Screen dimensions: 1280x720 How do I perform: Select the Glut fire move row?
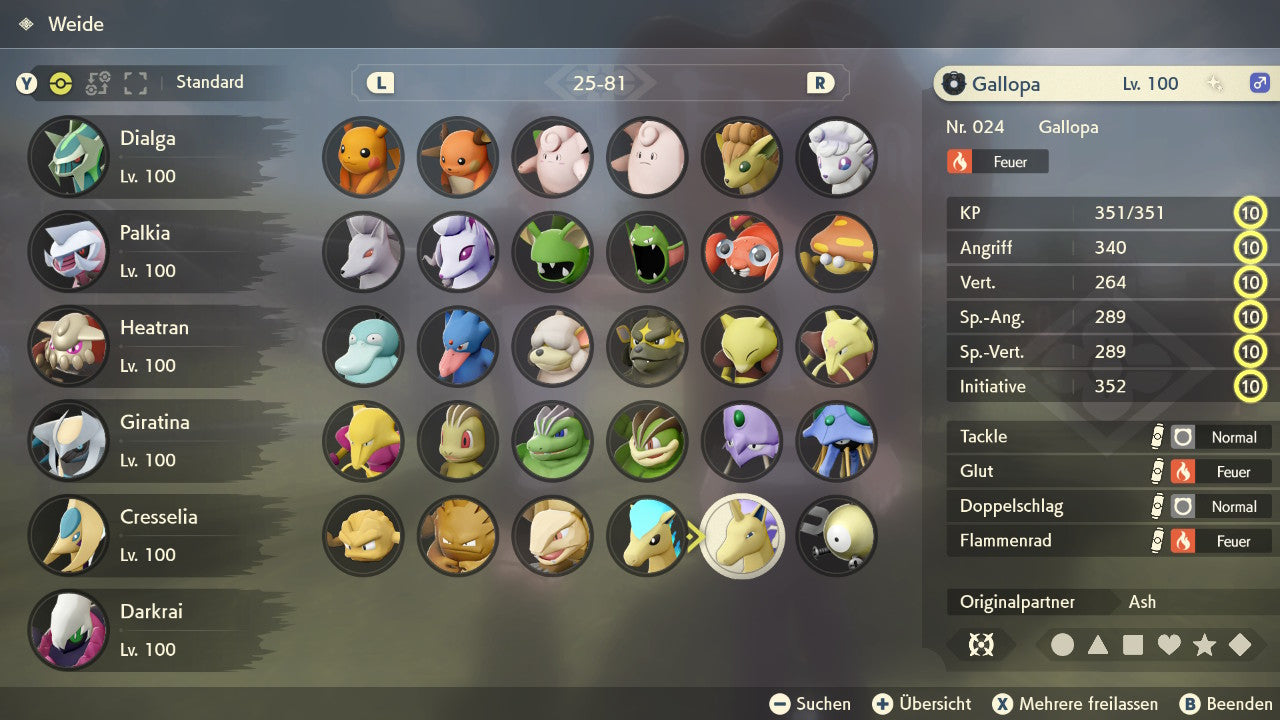[x=1110, y=471]
